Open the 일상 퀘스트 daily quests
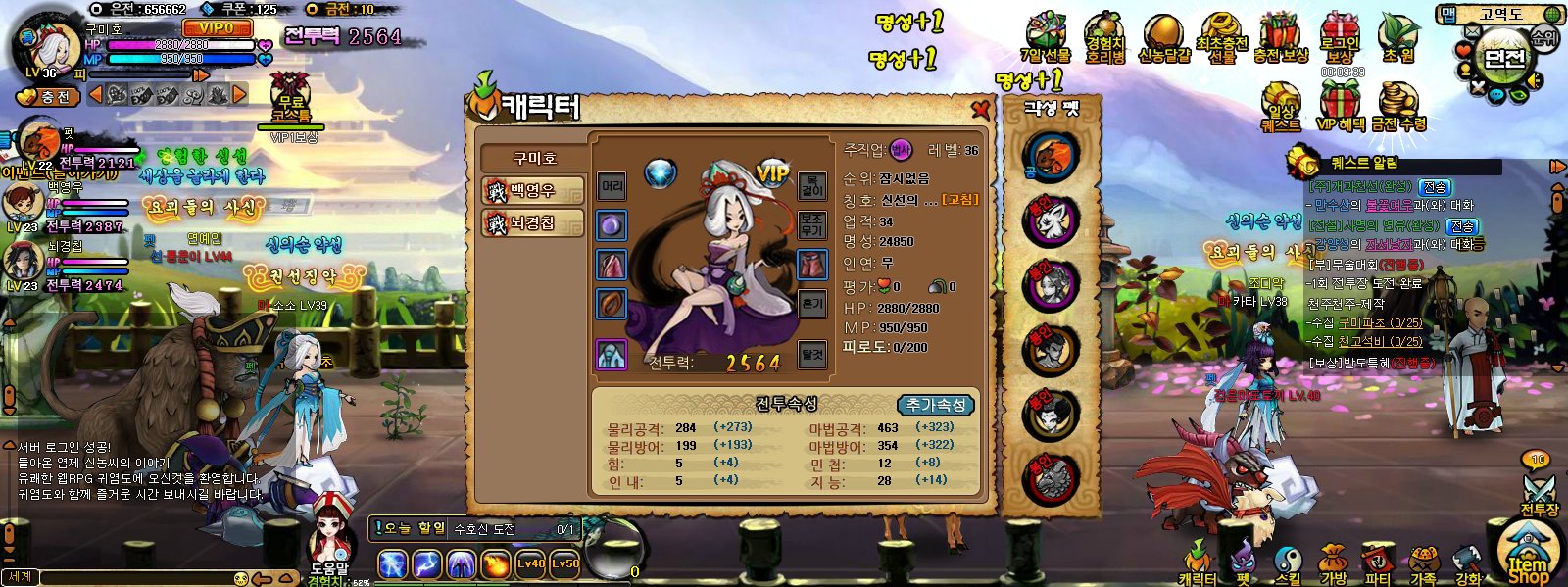Viewport: 1568px width, 587px height. 1281,108
